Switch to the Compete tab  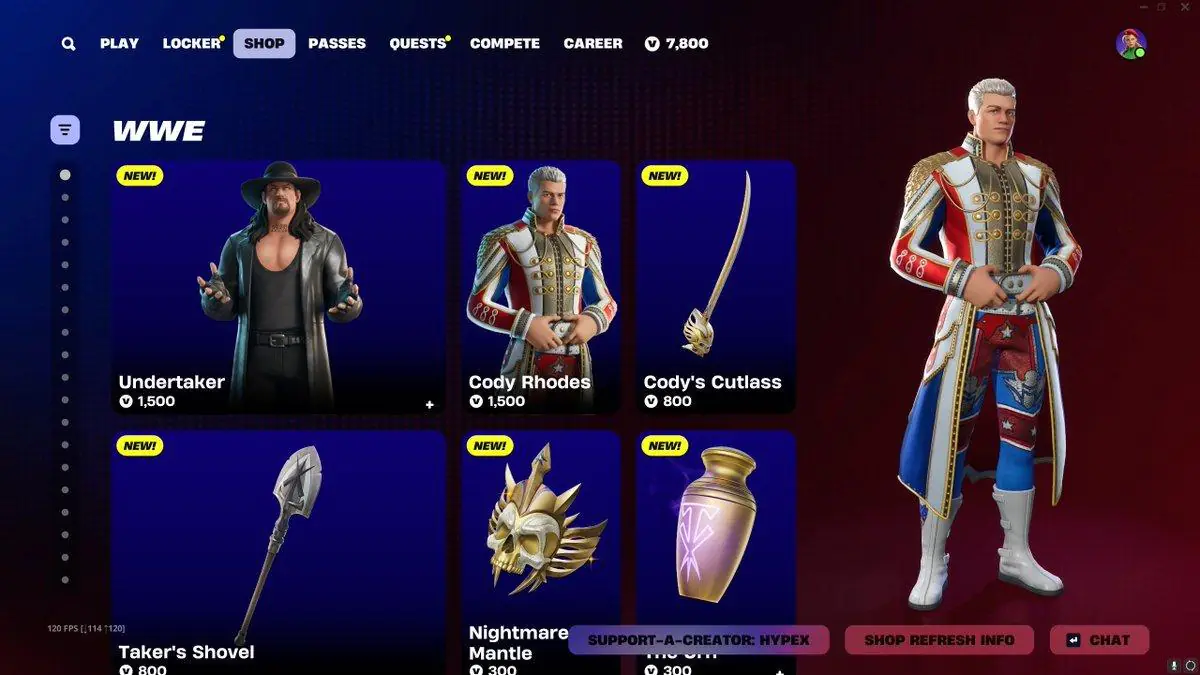(x=505, y=44)
